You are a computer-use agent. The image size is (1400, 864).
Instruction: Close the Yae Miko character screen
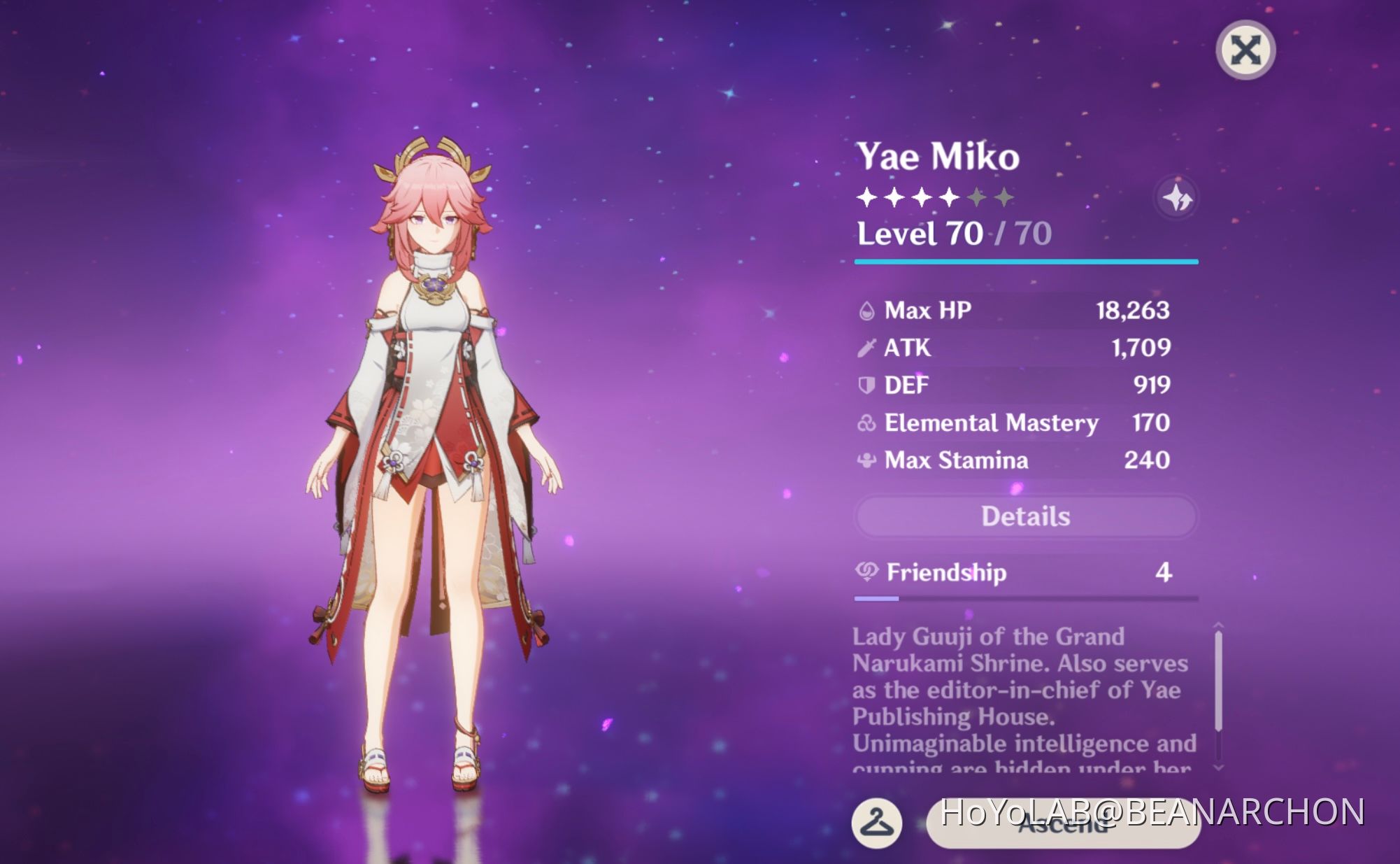[1245, 49]
